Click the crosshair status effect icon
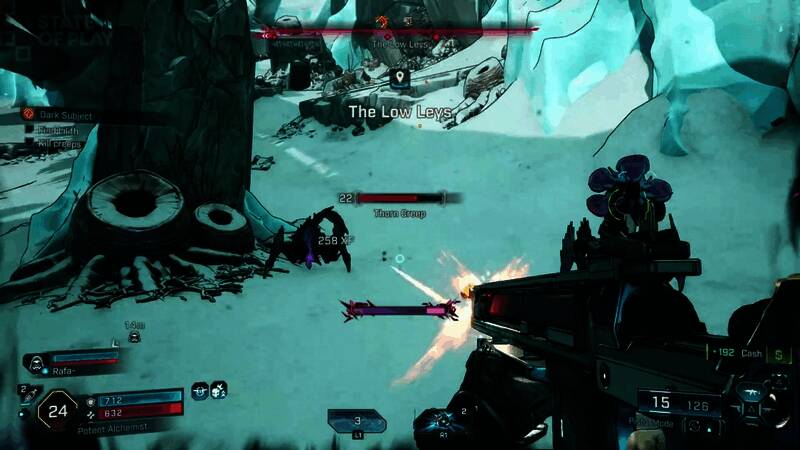 point(199,390)
